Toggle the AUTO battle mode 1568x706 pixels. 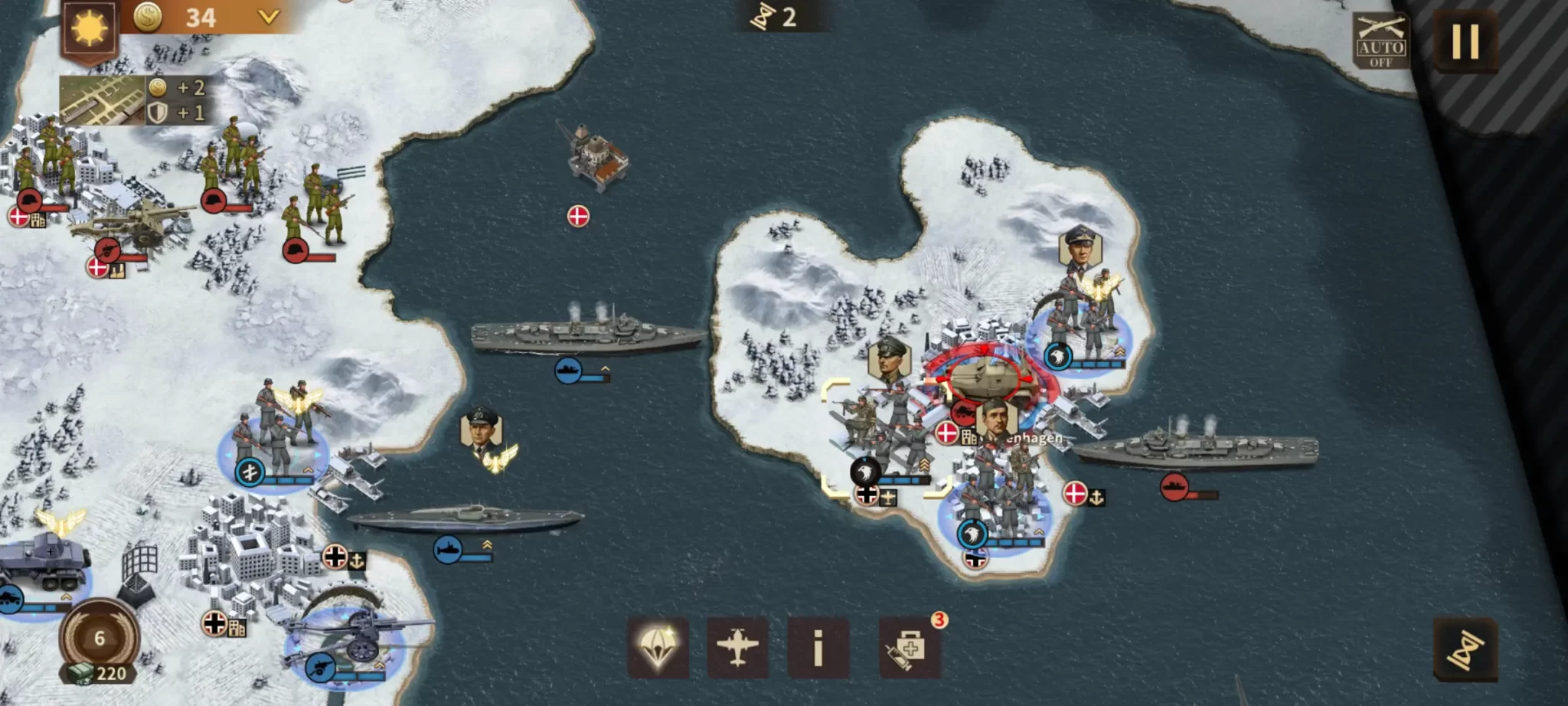(x=1380, y=41)
